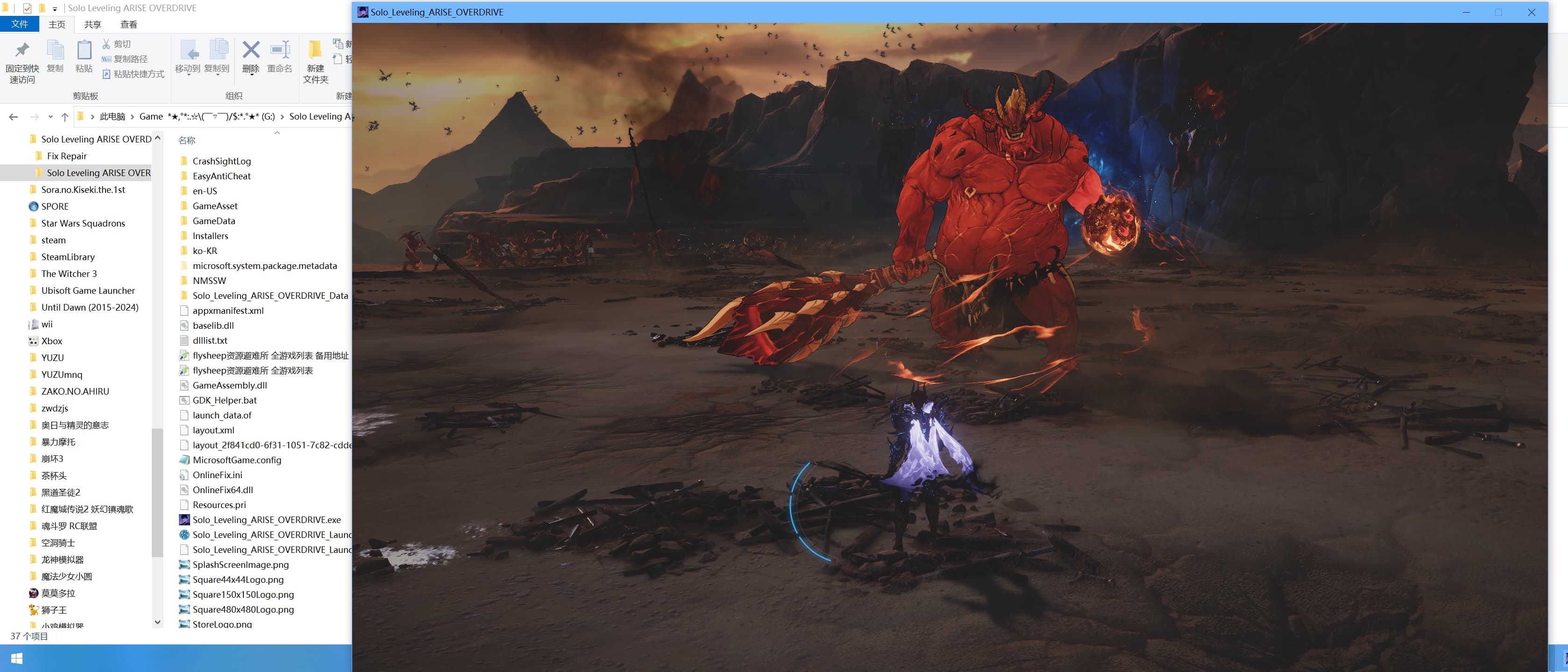Click the 重命名 rename icon
1568x672 pixels.
(279, 58)
